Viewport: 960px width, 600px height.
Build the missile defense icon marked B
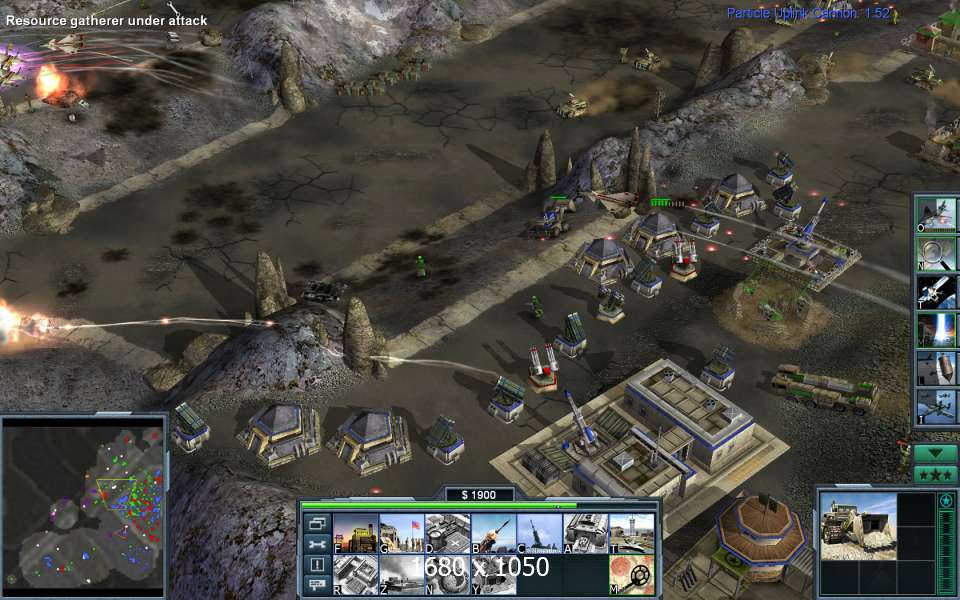(494, 533)
